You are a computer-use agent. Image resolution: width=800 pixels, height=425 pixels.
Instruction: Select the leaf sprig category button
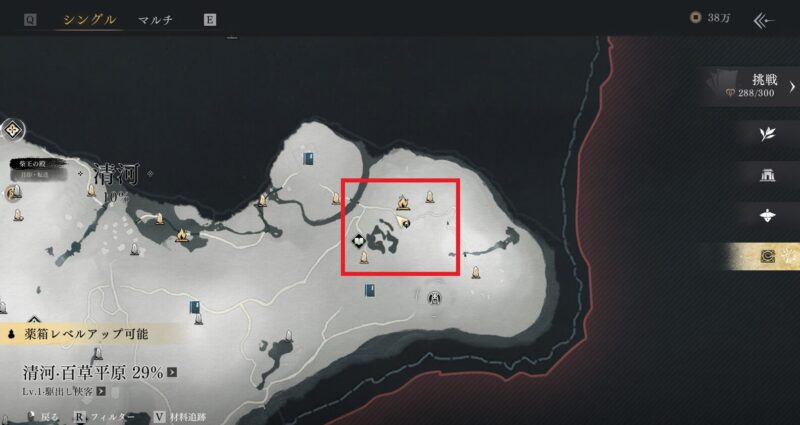[x=767, y=133]
